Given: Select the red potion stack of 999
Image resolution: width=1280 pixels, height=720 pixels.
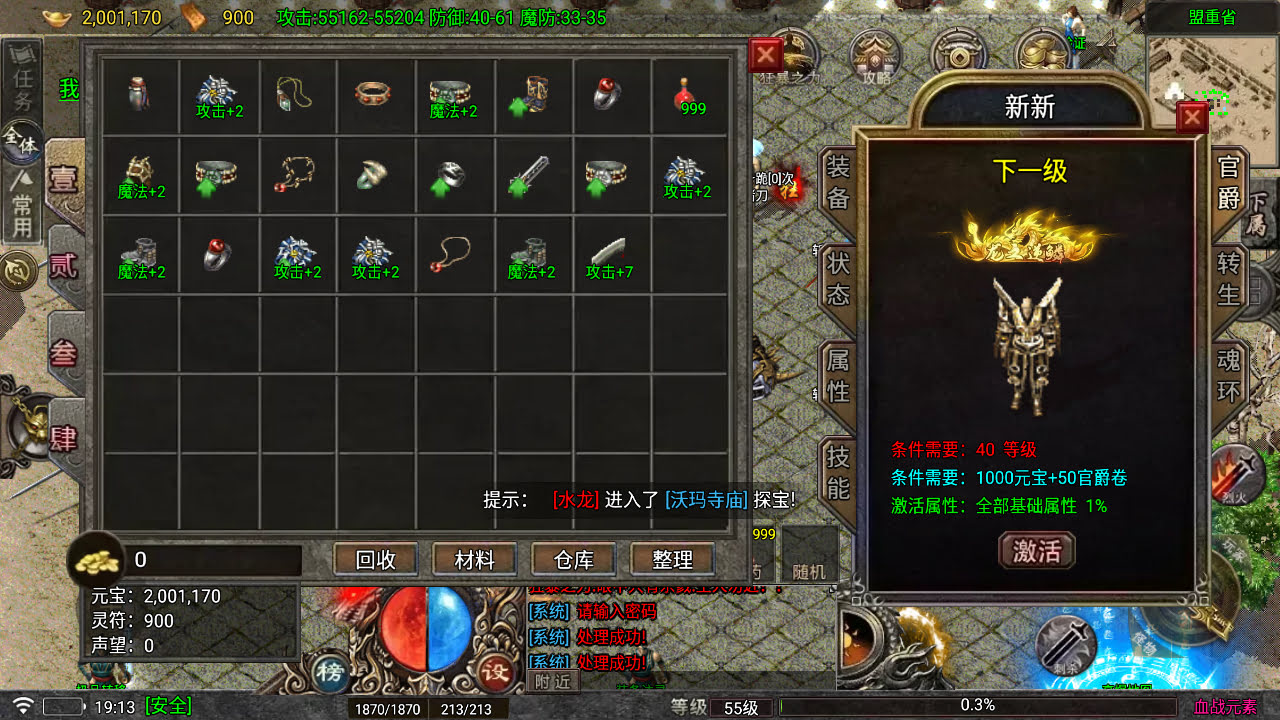Looking at the screenshot, I should pyautogui.click(x=690, y=96).
